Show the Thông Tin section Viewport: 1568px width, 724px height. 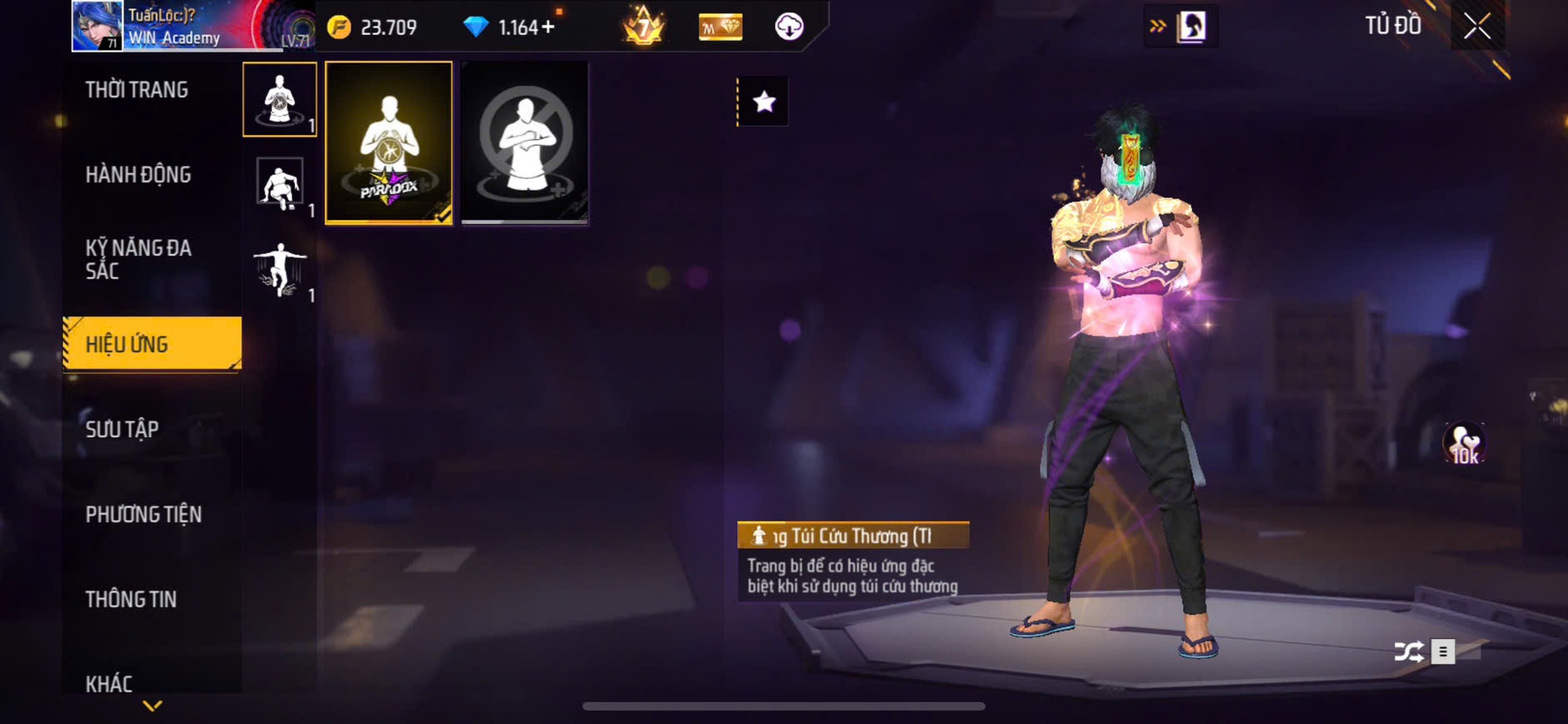[131, 599]
